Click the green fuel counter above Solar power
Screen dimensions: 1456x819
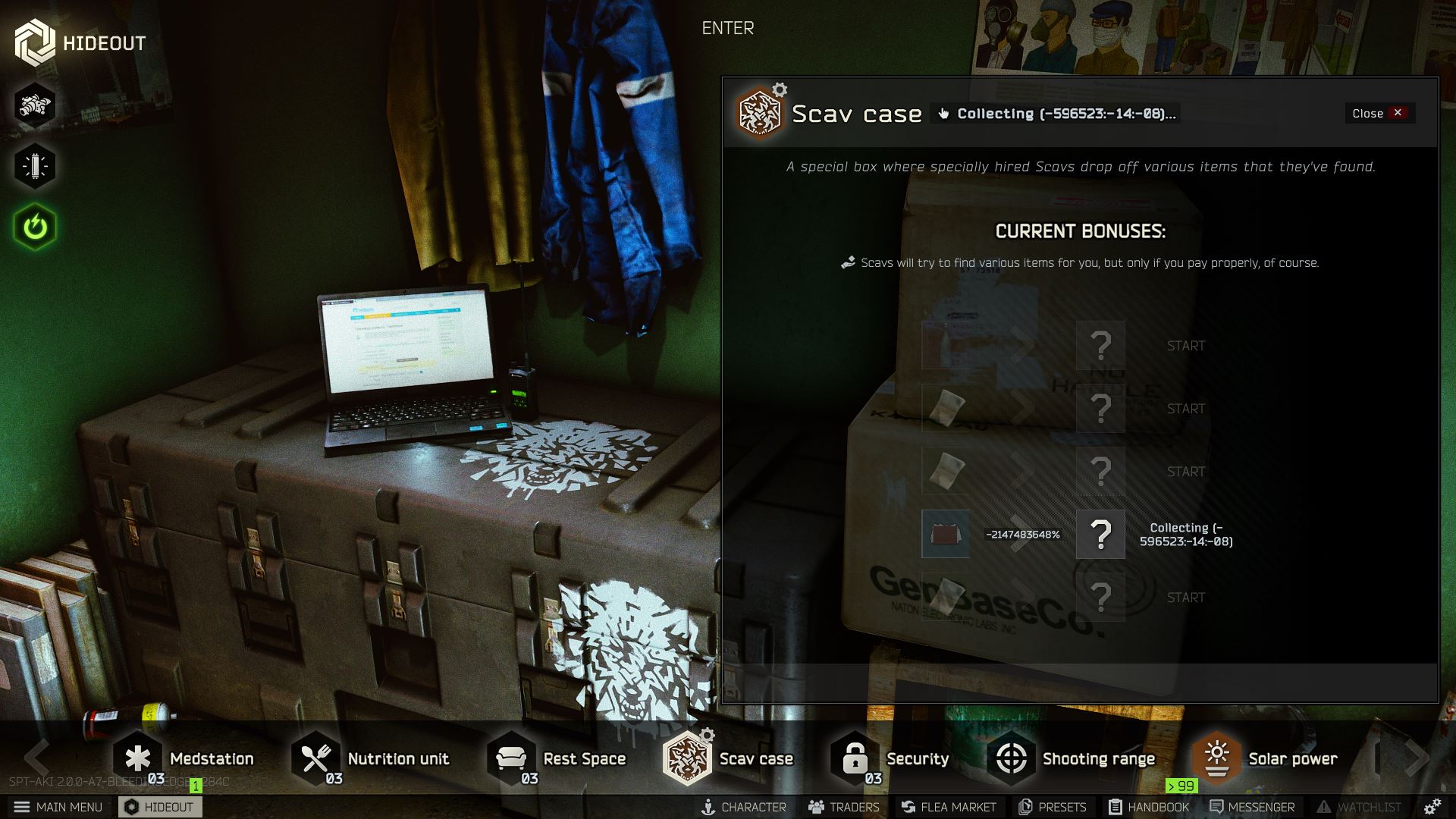pyautogui.click(x=1181, y=787)
